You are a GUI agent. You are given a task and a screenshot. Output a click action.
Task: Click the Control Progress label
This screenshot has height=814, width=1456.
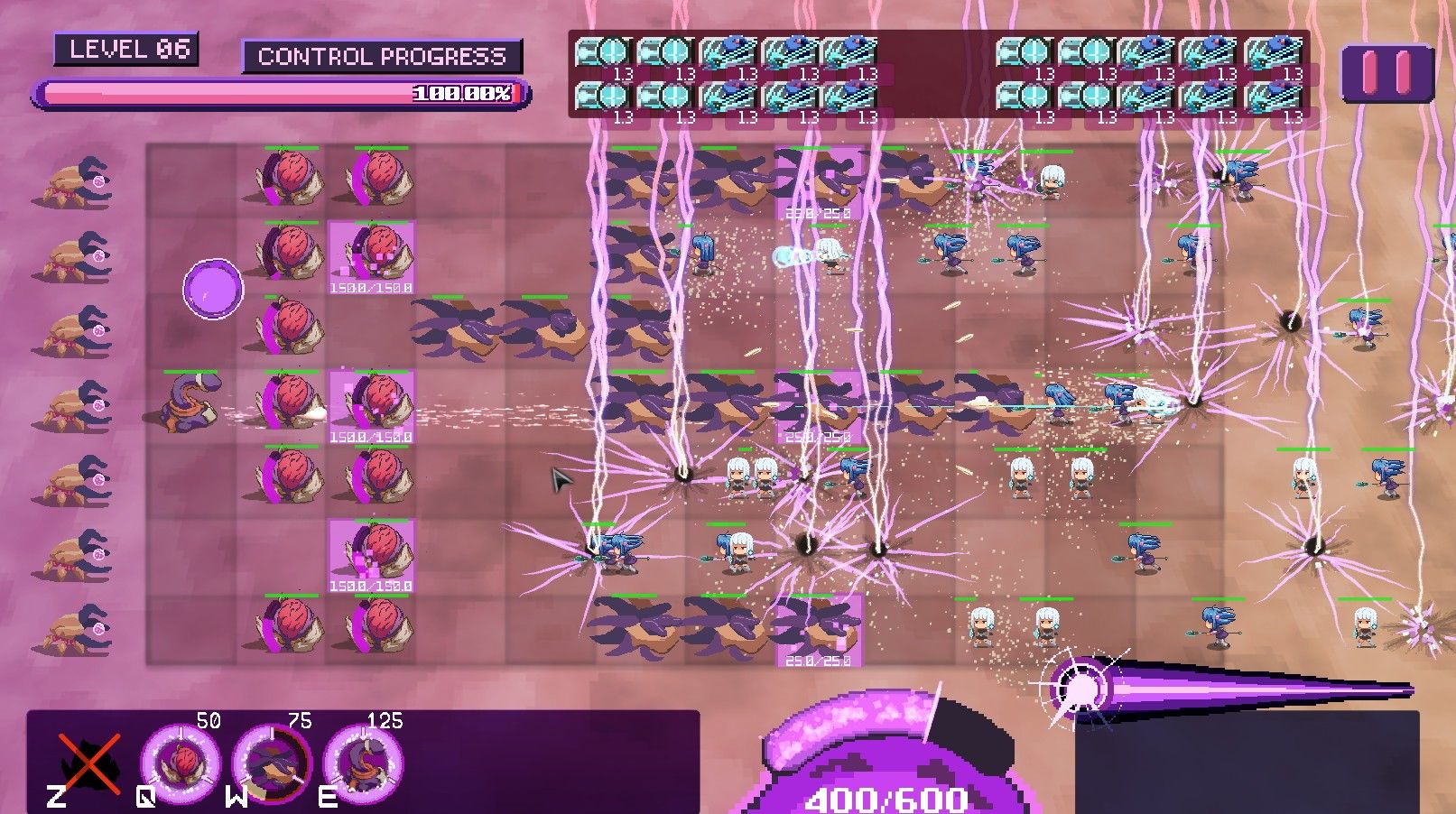[383, 57]
